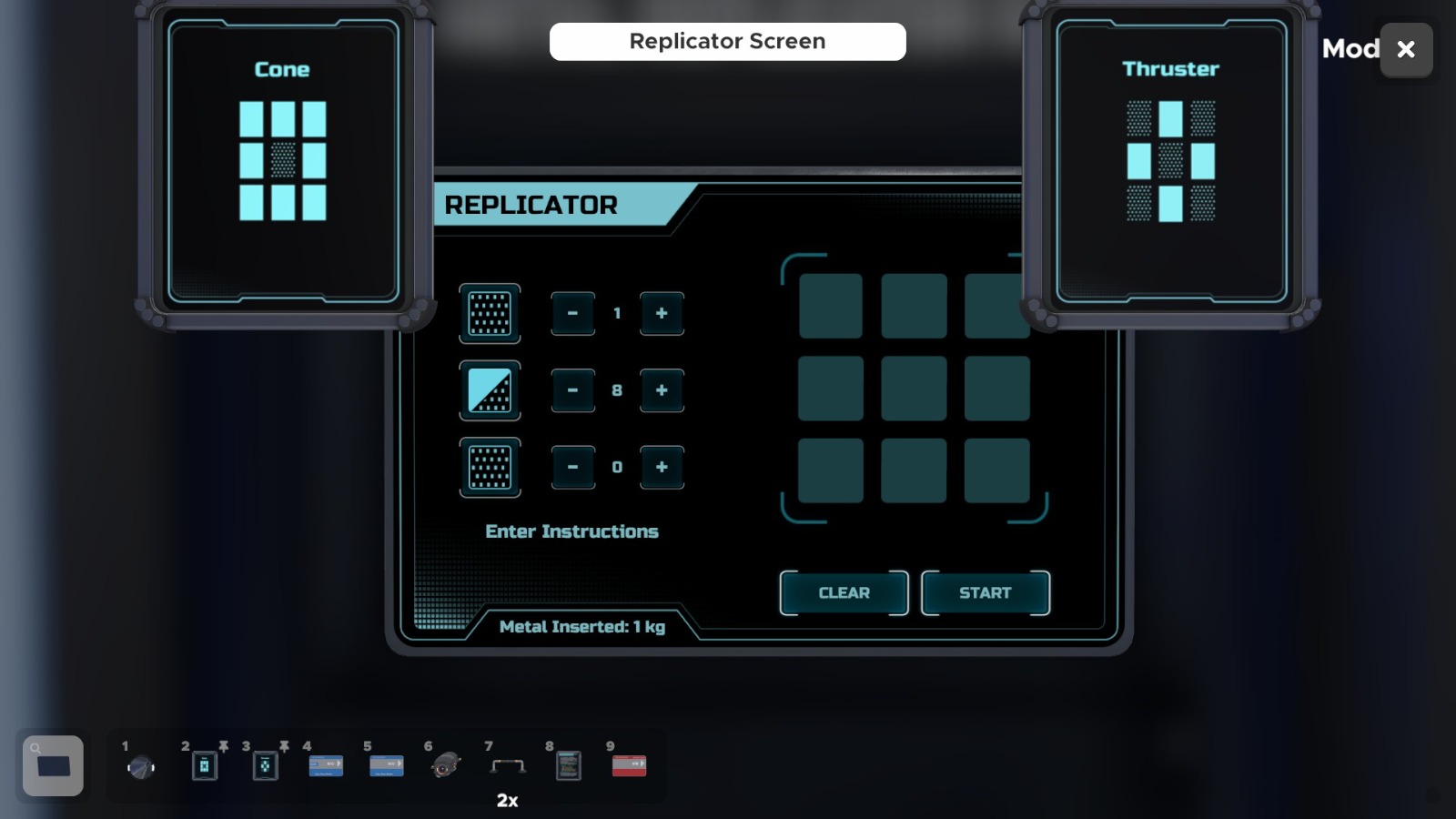Image resolution: width=1456 pixels, height=819 pixels.
Task: Click the top dotted material icon in Replicator
Action: (489, 314)
